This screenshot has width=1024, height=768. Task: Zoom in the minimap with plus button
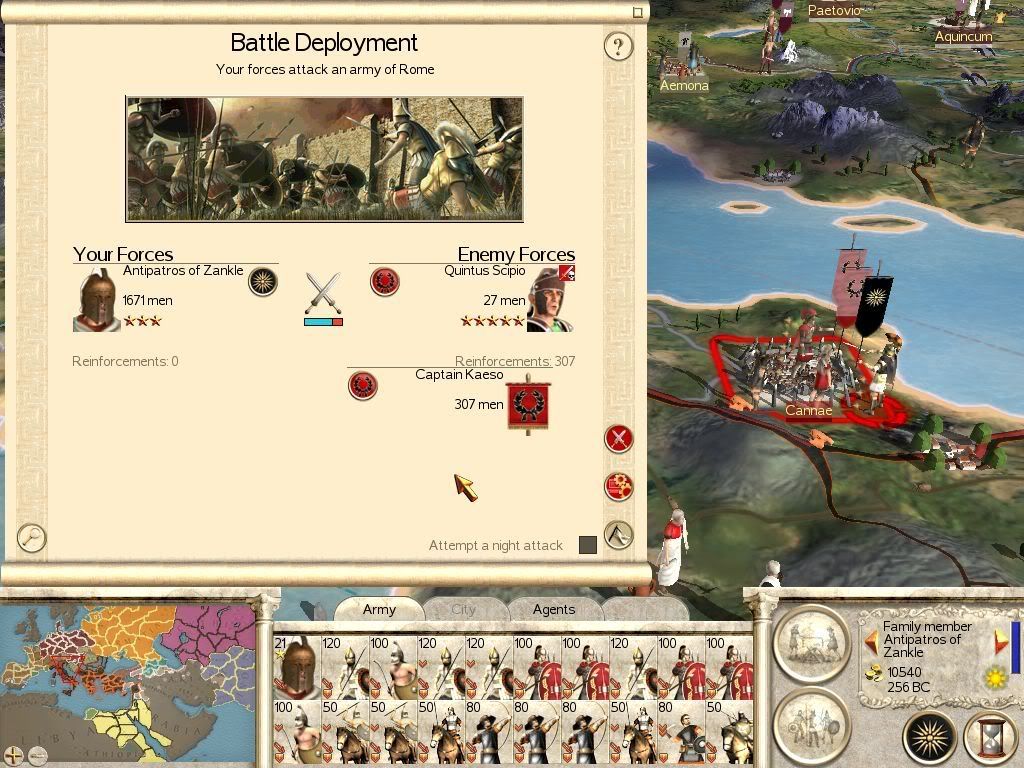(12, 755)
